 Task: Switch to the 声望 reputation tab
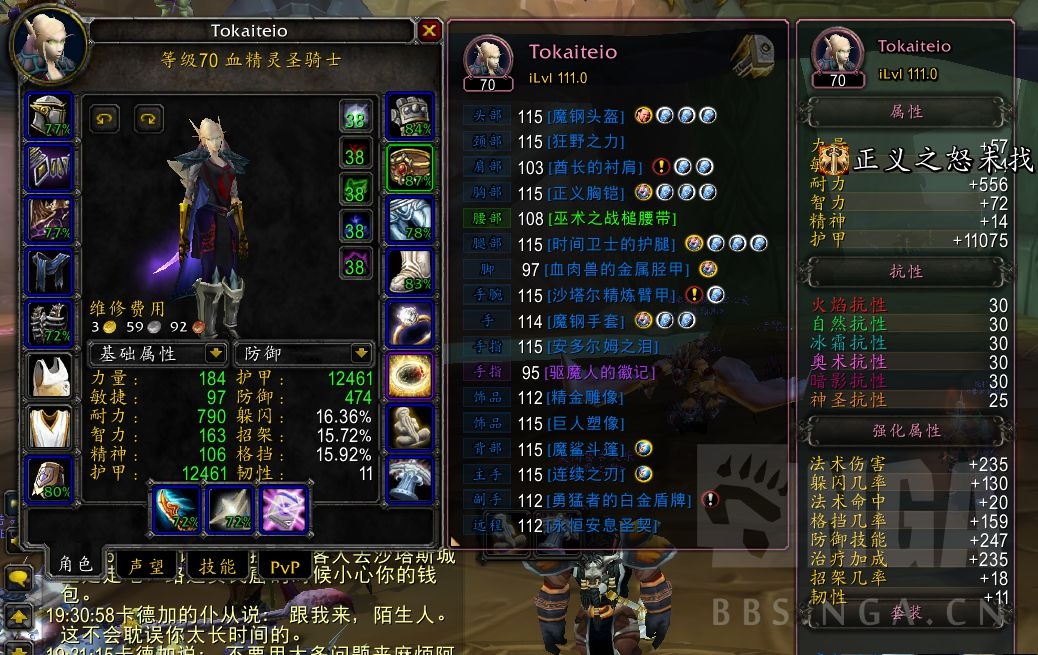coord(143,566)
